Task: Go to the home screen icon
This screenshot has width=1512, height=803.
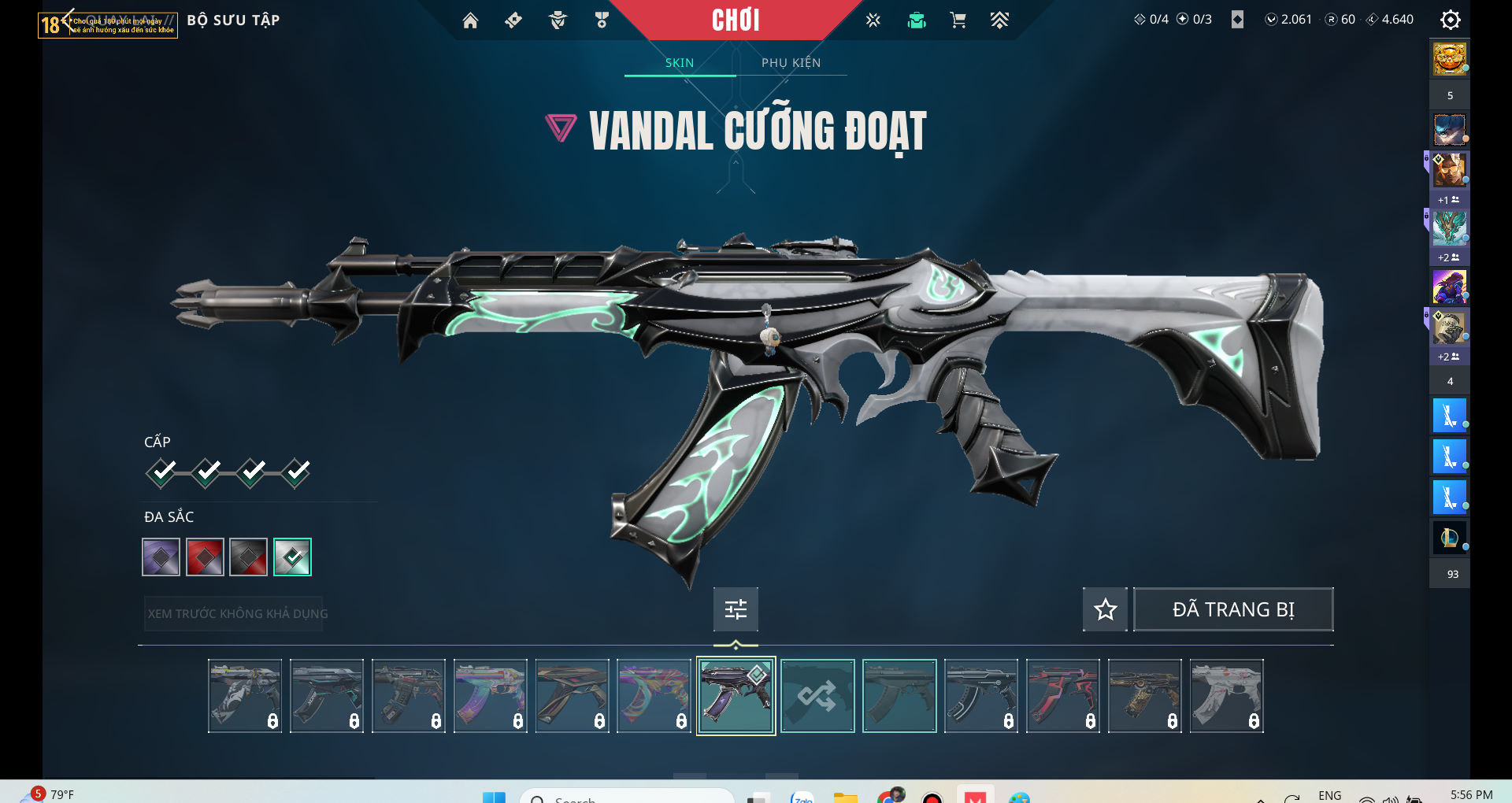Action: (x=470, y=20)
